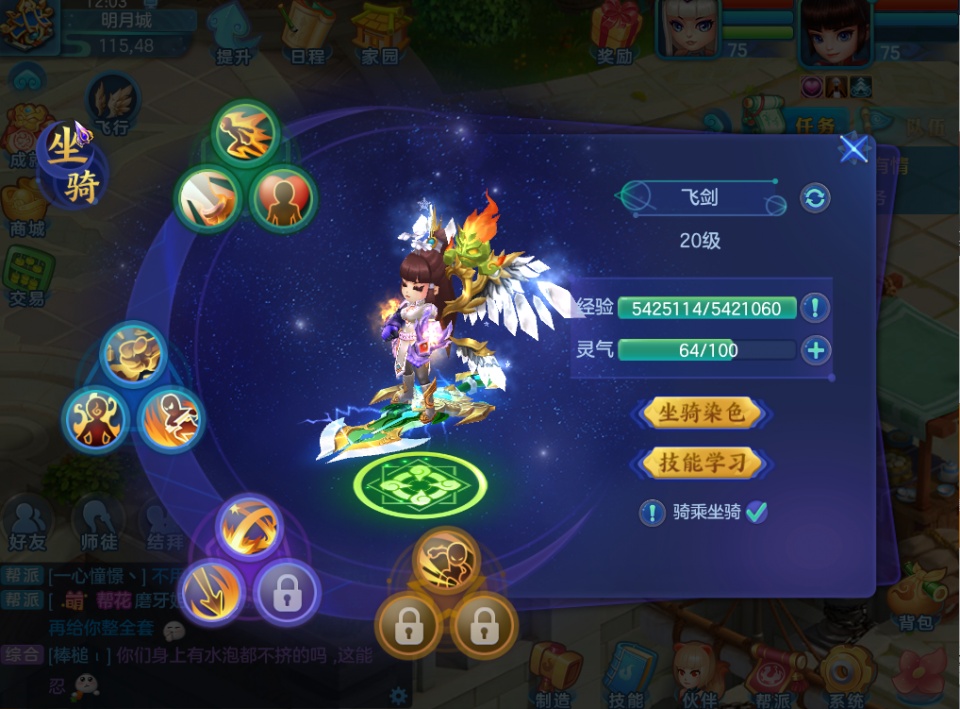Open the 帮派 guild icon
Viewport: 960px width, 709px height.
(771, 672)
